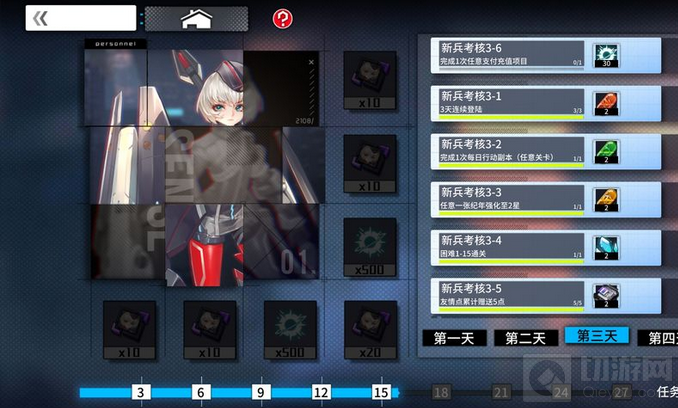Select mission 新兵考核3-6 row
This screenshot has height=408, width=678.
point(511,55)
